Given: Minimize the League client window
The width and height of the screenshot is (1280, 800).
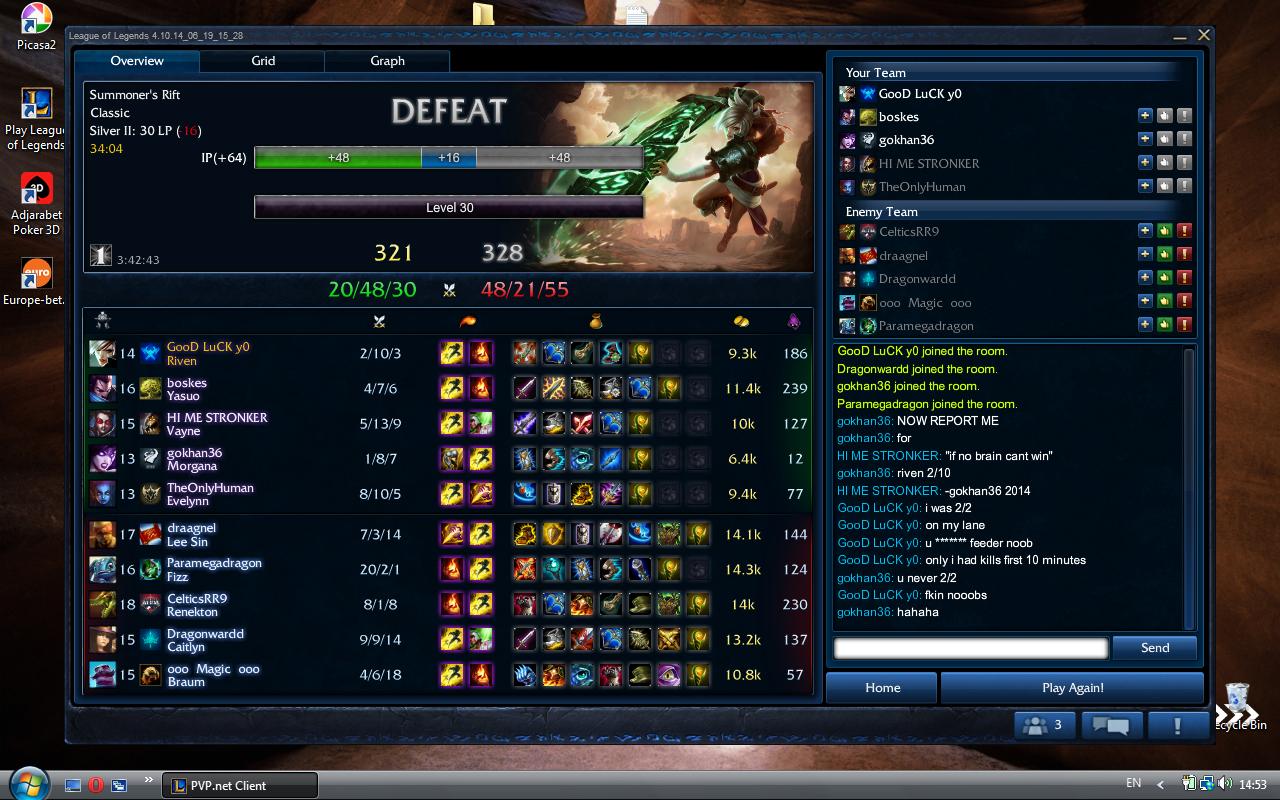Looking at the screenshot, I should pos(1183,36).
